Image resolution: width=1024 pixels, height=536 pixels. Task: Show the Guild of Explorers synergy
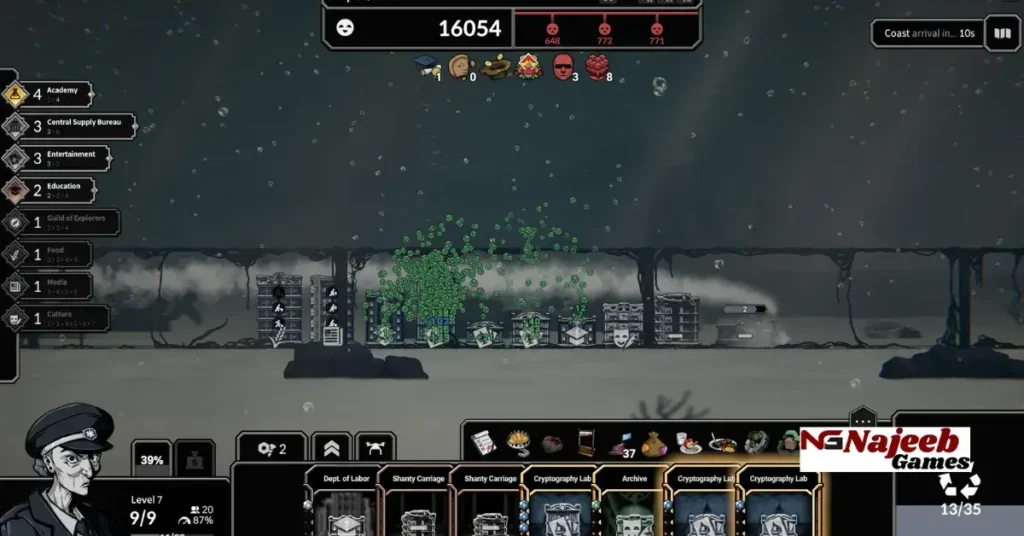(x=61, y=222)
